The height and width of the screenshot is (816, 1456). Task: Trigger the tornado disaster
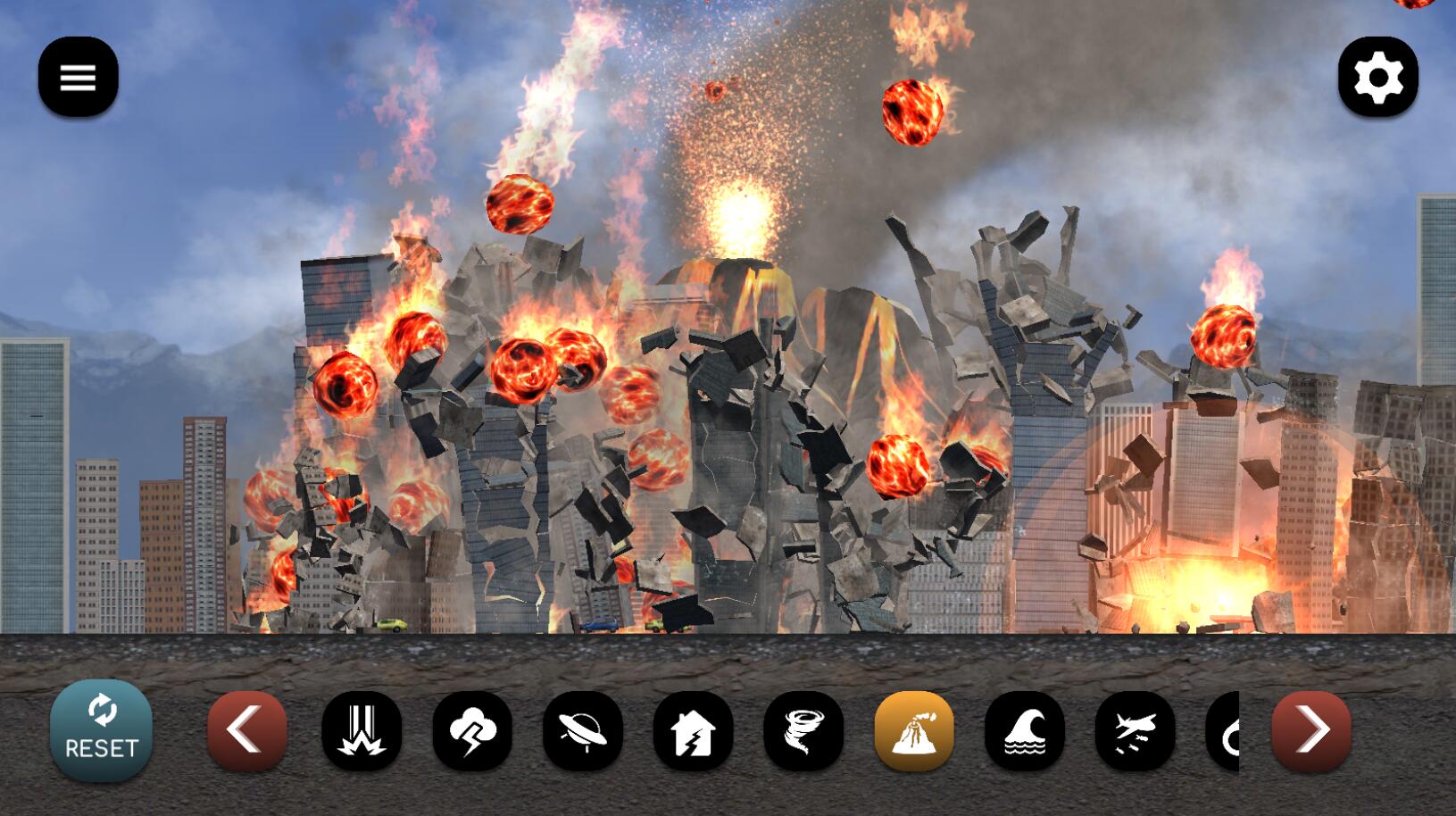coord(803,730)
